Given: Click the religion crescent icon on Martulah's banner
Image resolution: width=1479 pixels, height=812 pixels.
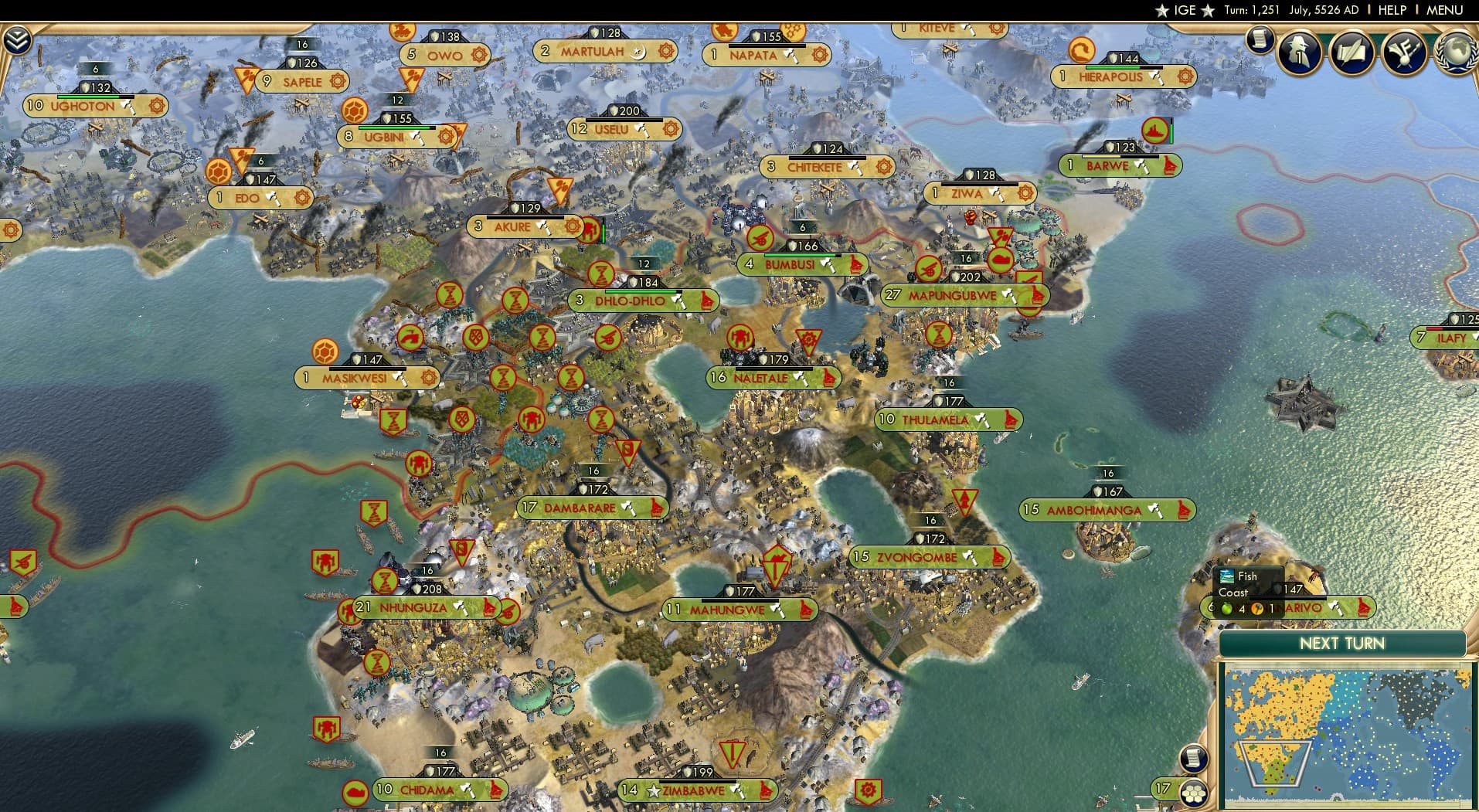Looking at the screenshot, I should (639, 53).
